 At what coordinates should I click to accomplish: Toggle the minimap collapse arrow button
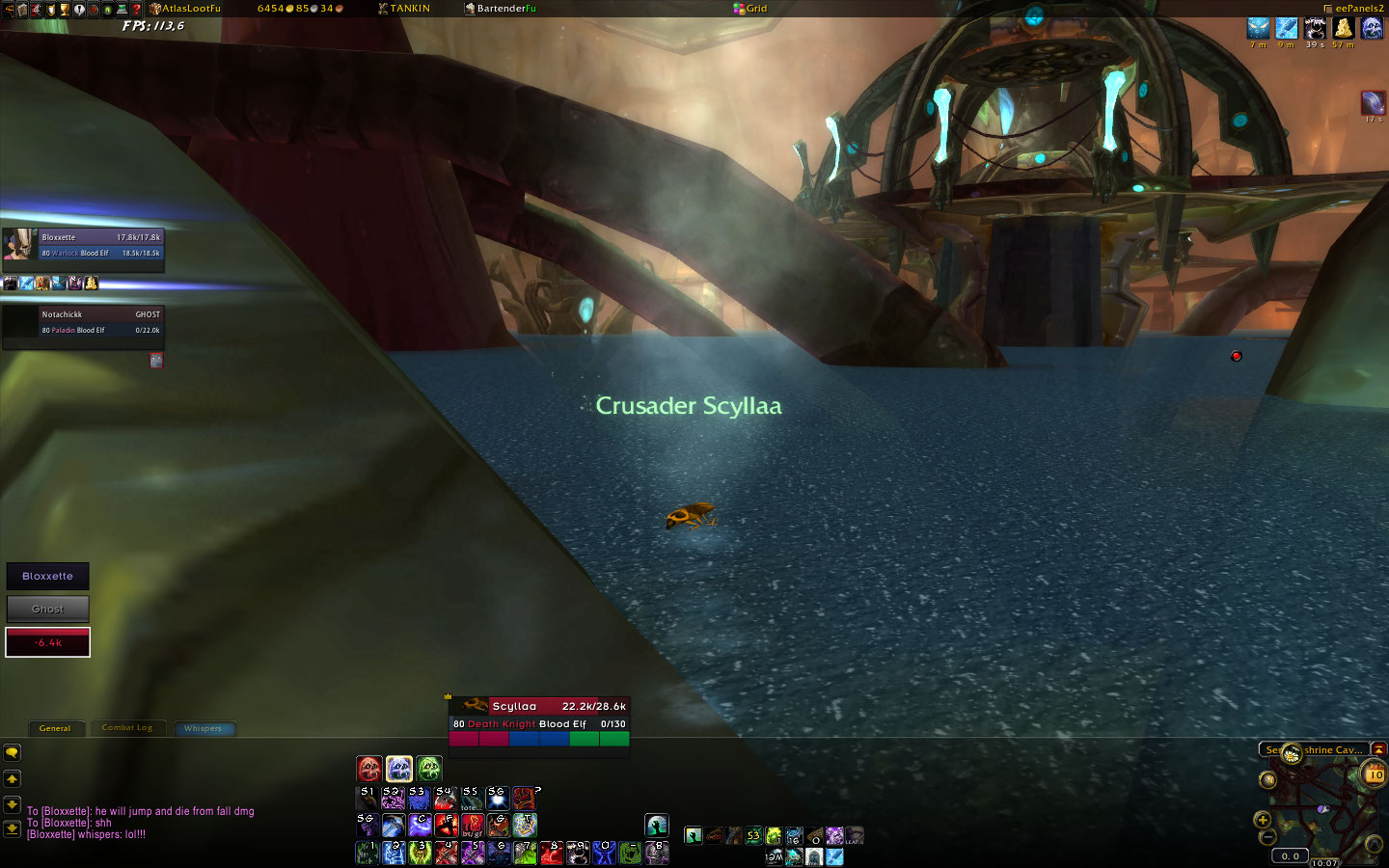(x=1378, y=749)
